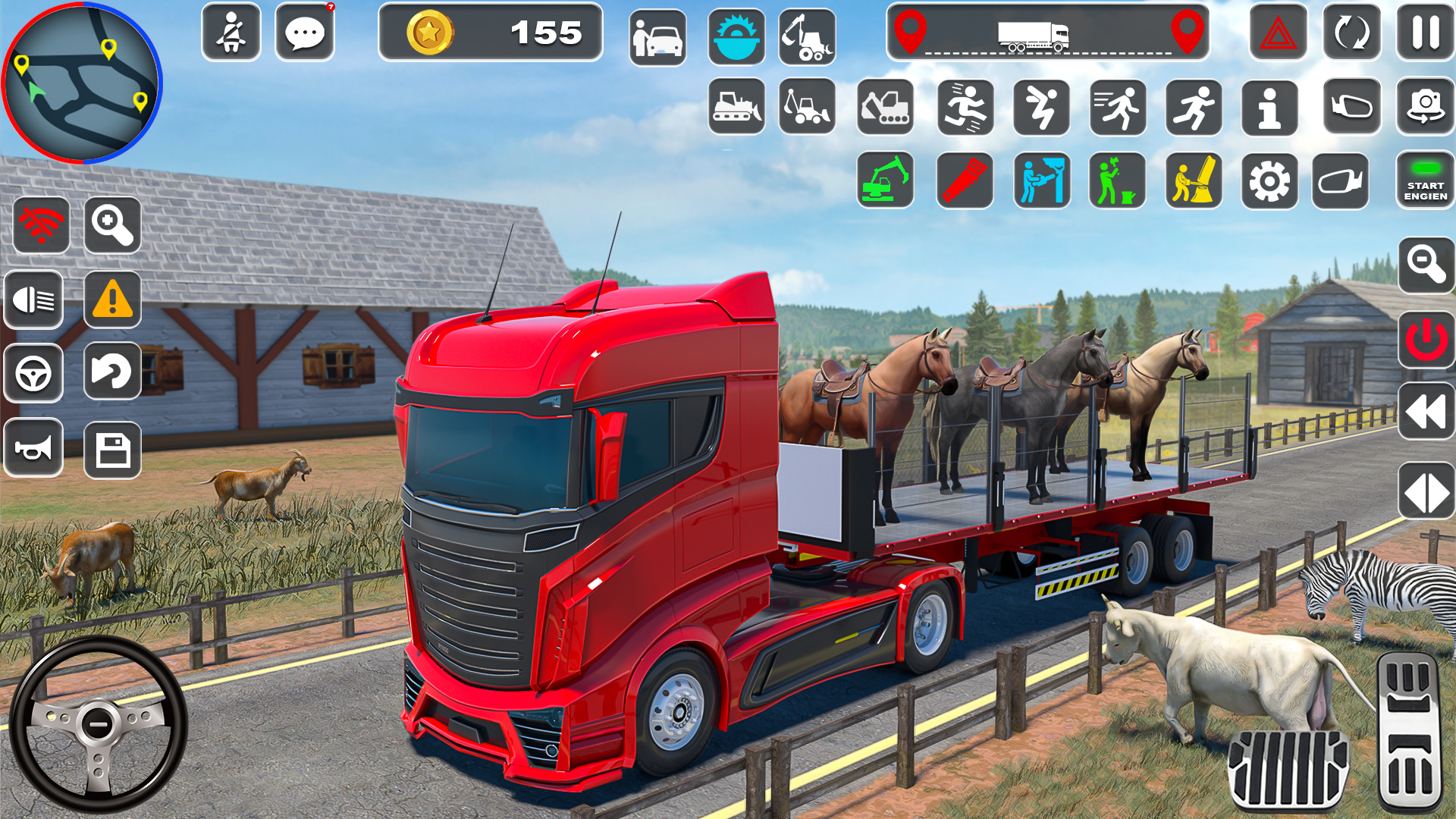Enable the hazard warning lights

point(1280,33)
